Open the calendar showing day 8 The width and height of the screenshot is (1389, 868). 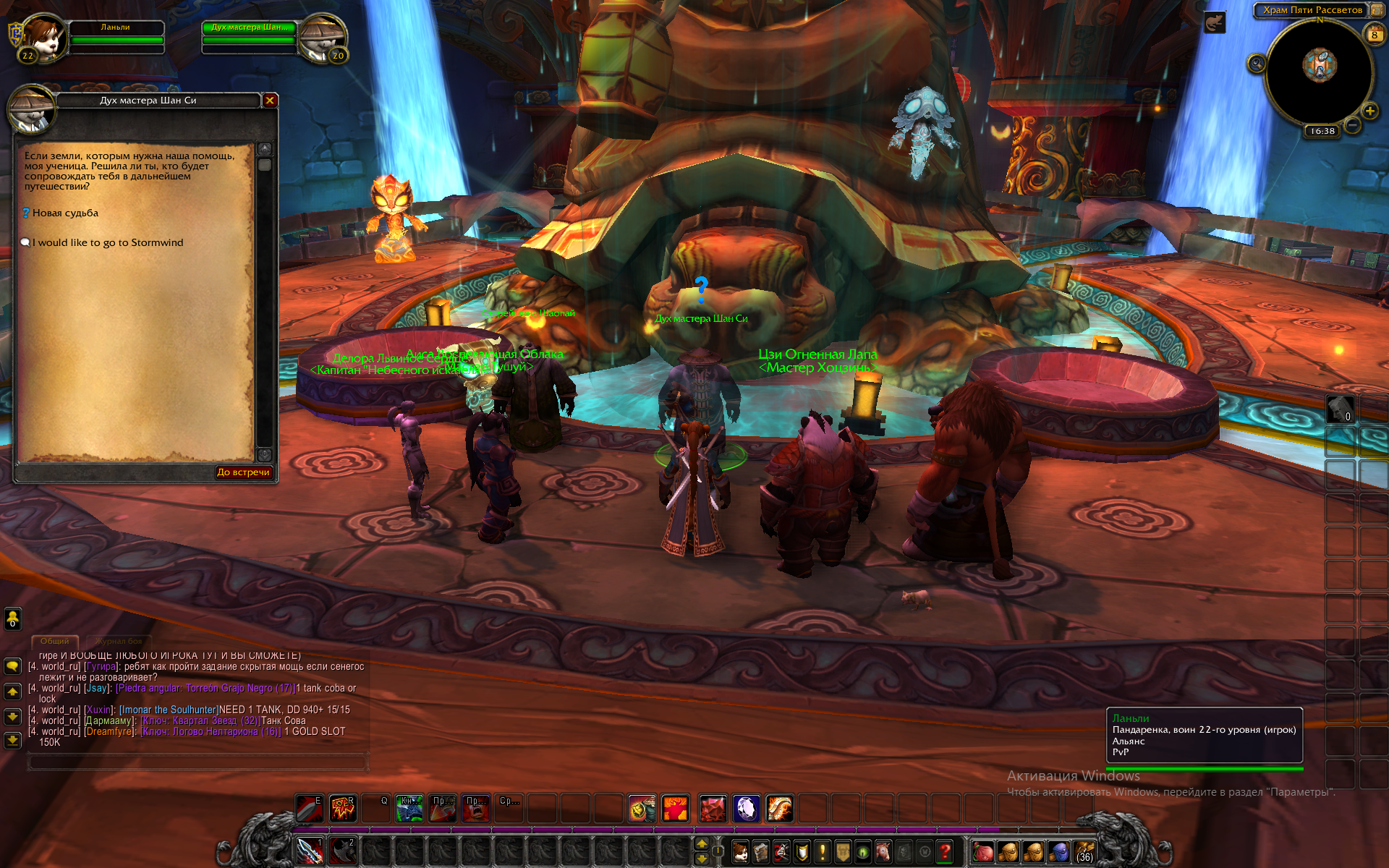[1375, 34]
